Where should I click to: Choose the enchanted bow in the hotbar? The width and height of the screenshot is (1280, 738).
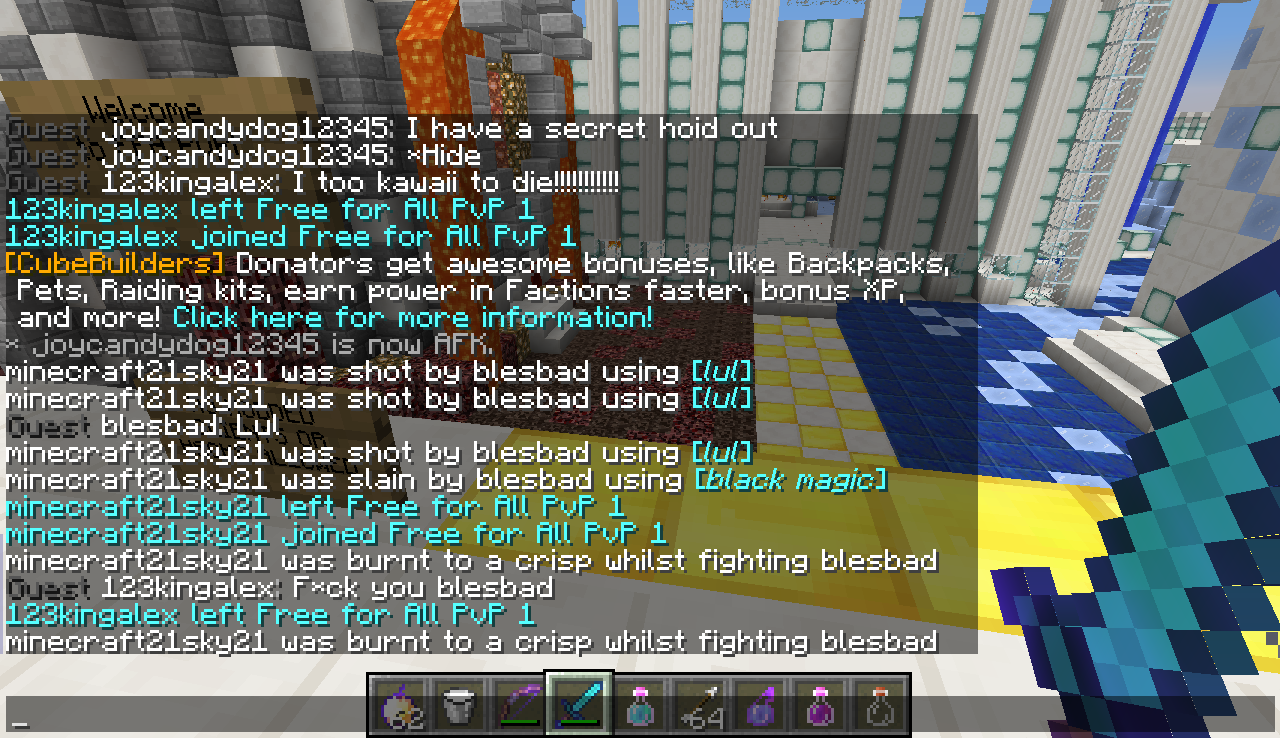(x=517, y=704)
